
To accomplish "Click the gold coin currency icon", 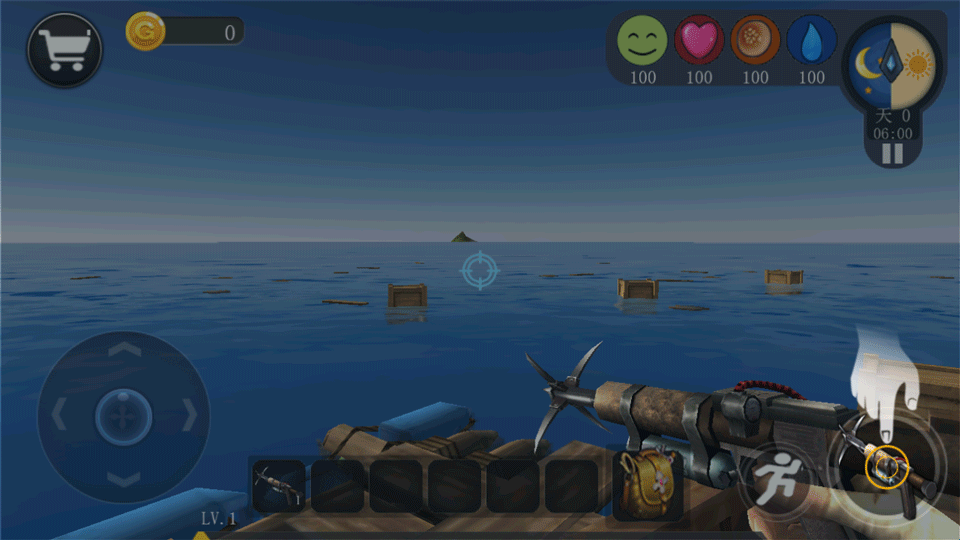I will (145, 32).
